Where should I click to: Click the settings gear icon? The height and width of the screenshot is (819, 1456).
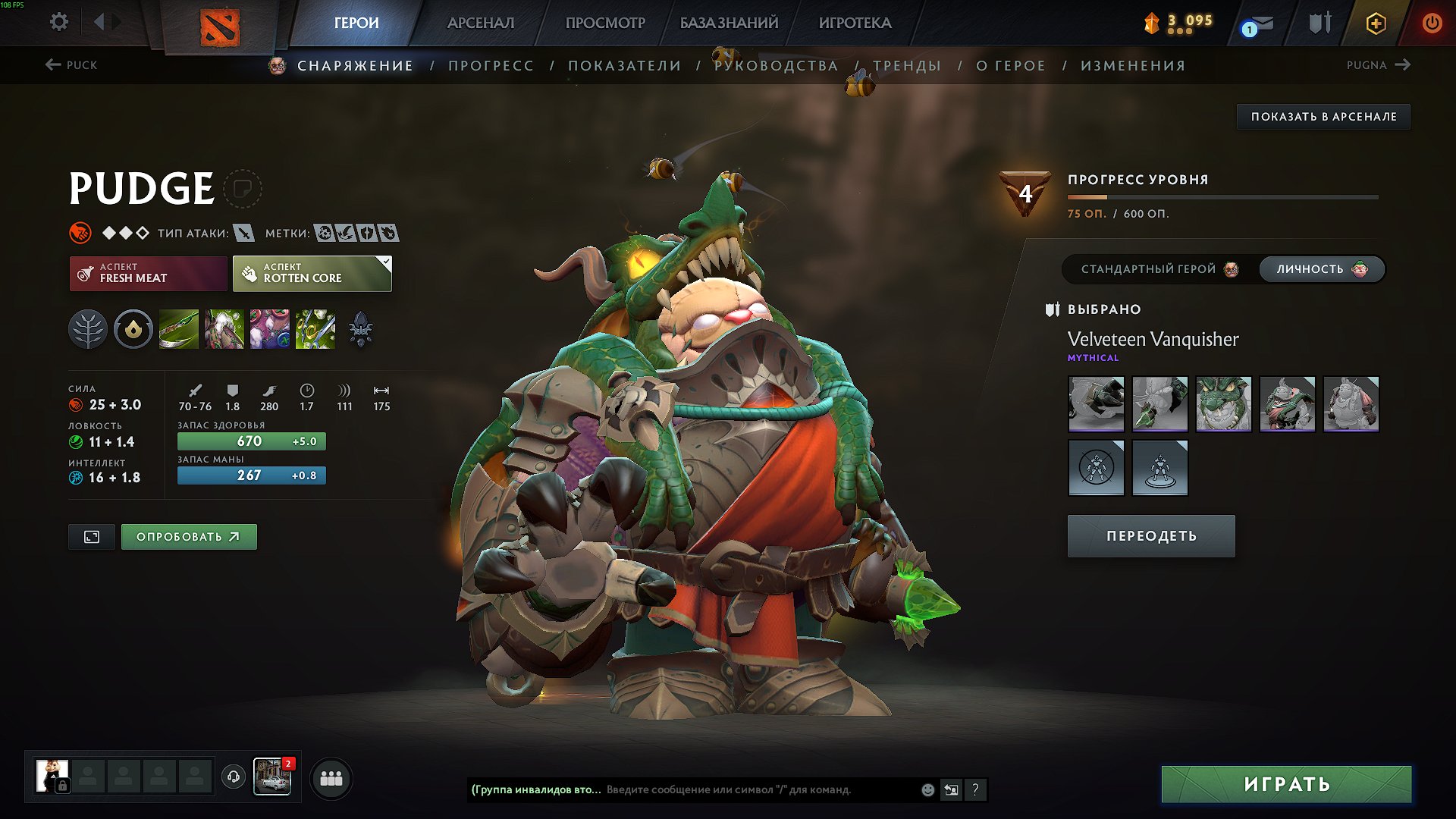point(58,22)
